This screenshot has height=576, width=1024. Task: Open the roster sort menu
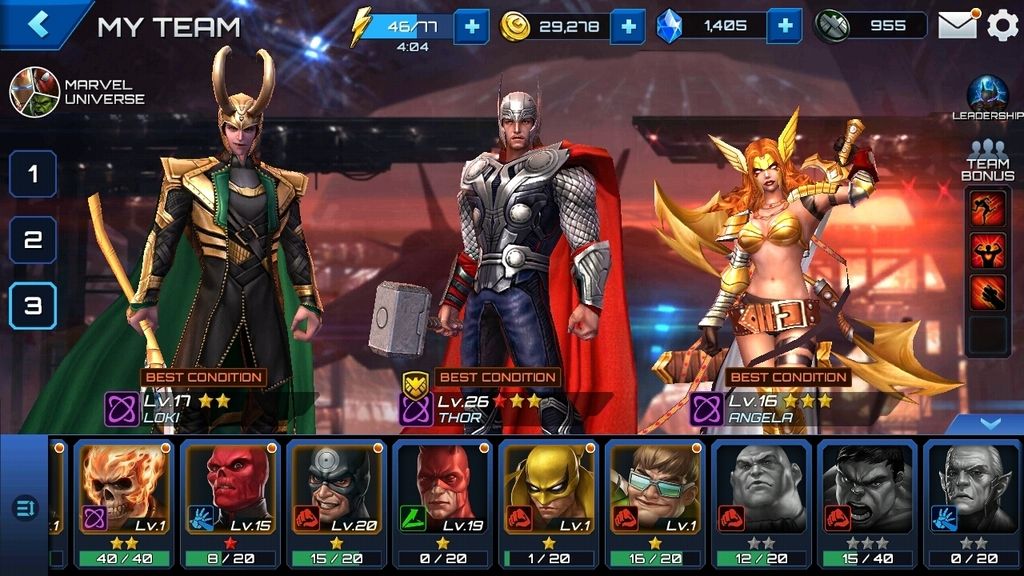(x=25, y=509)
